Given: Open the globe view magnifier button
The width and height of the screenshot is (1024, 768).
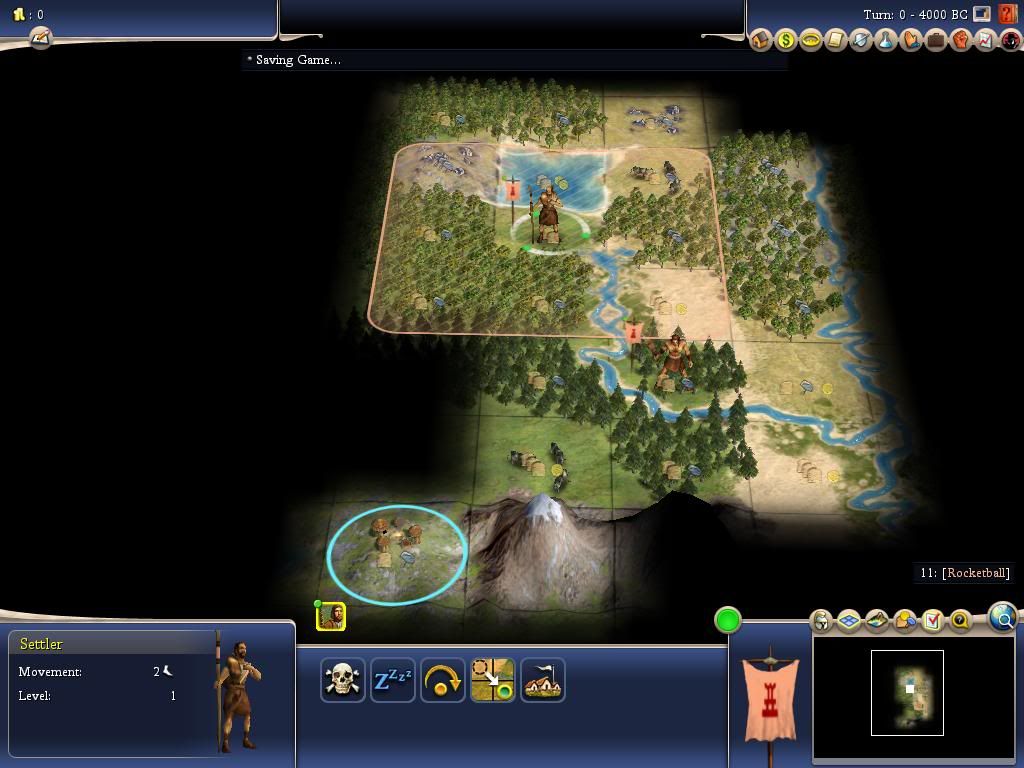Looking at the screenshot, I should coord(1002,618).
